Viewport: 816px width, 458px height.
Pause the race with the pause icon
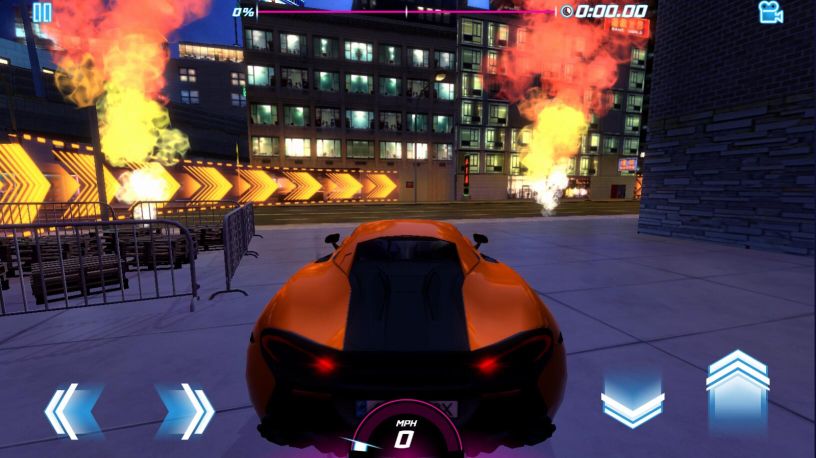click(42, 13)
